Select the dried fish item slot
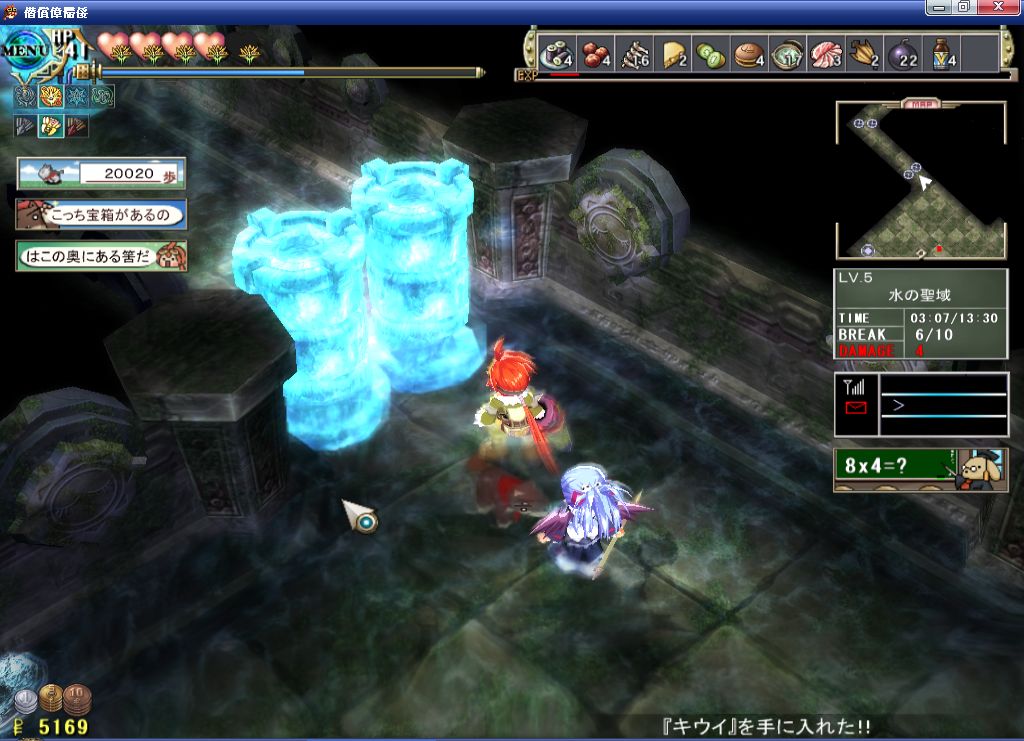This screenshot has width=1024, height=741. tap(633, 54)
